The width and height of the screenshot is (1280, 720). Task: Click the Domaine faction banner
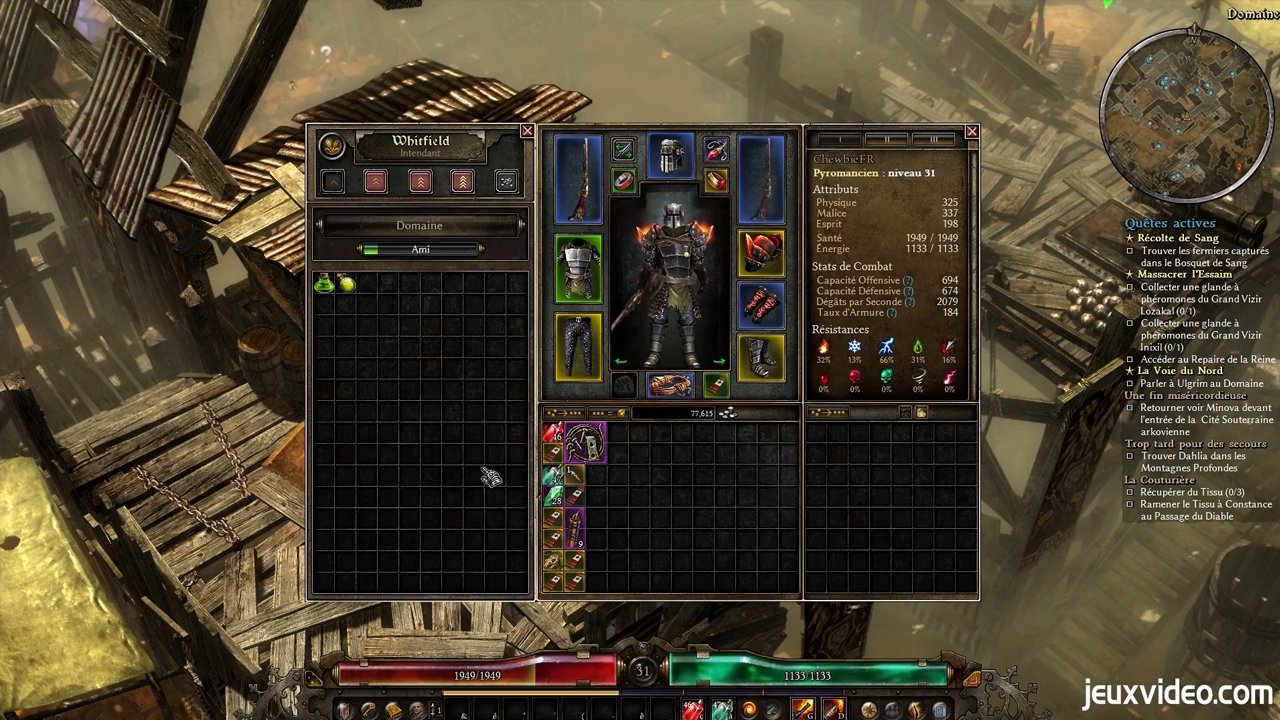point(420,225)
